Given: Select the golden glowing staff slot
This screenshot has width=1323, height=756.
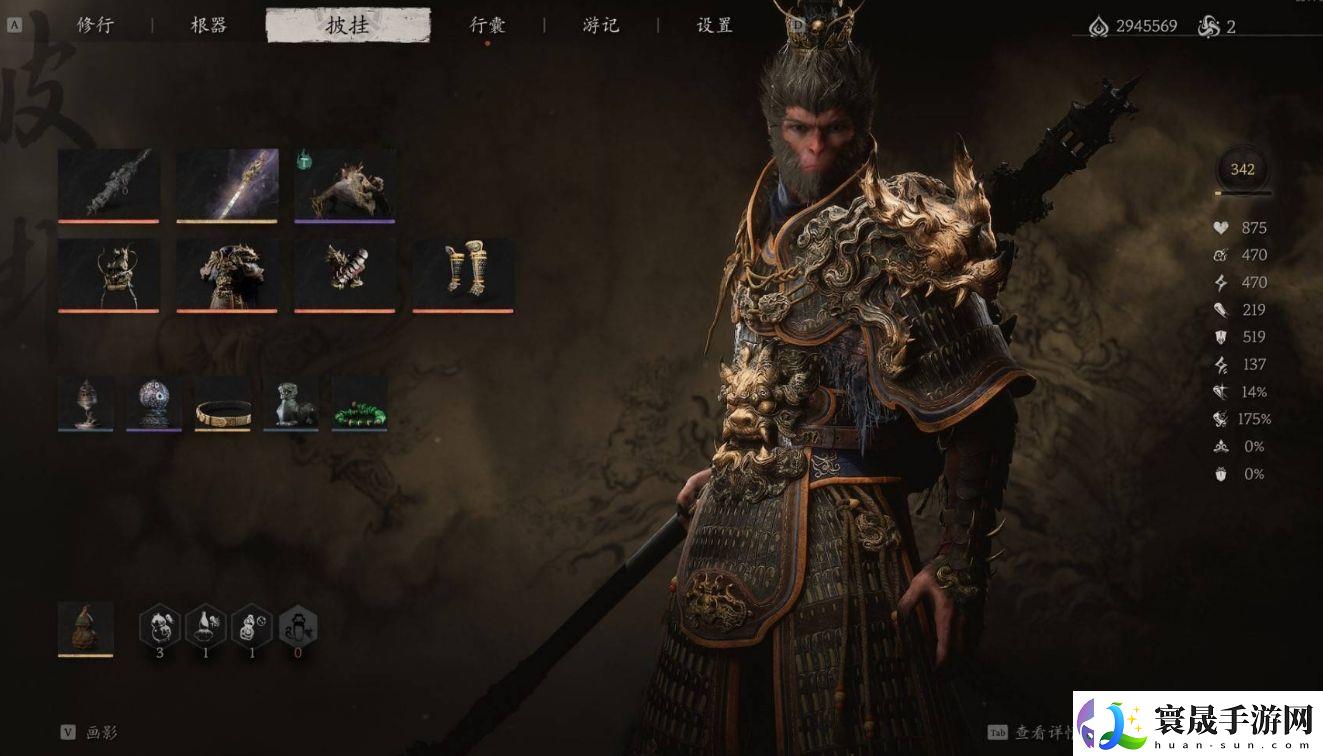Looking at the screenshot, I should [227, 184].
